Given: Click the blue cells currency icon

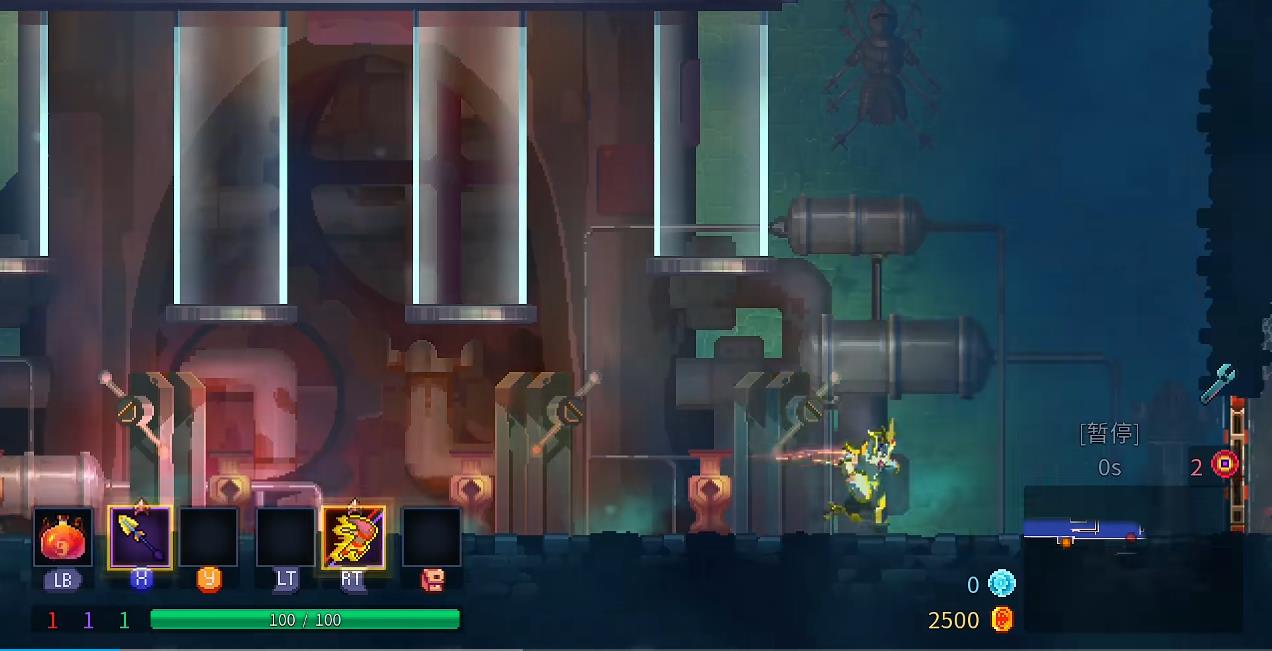Looking at the screenshot, I should [1001, 584].
